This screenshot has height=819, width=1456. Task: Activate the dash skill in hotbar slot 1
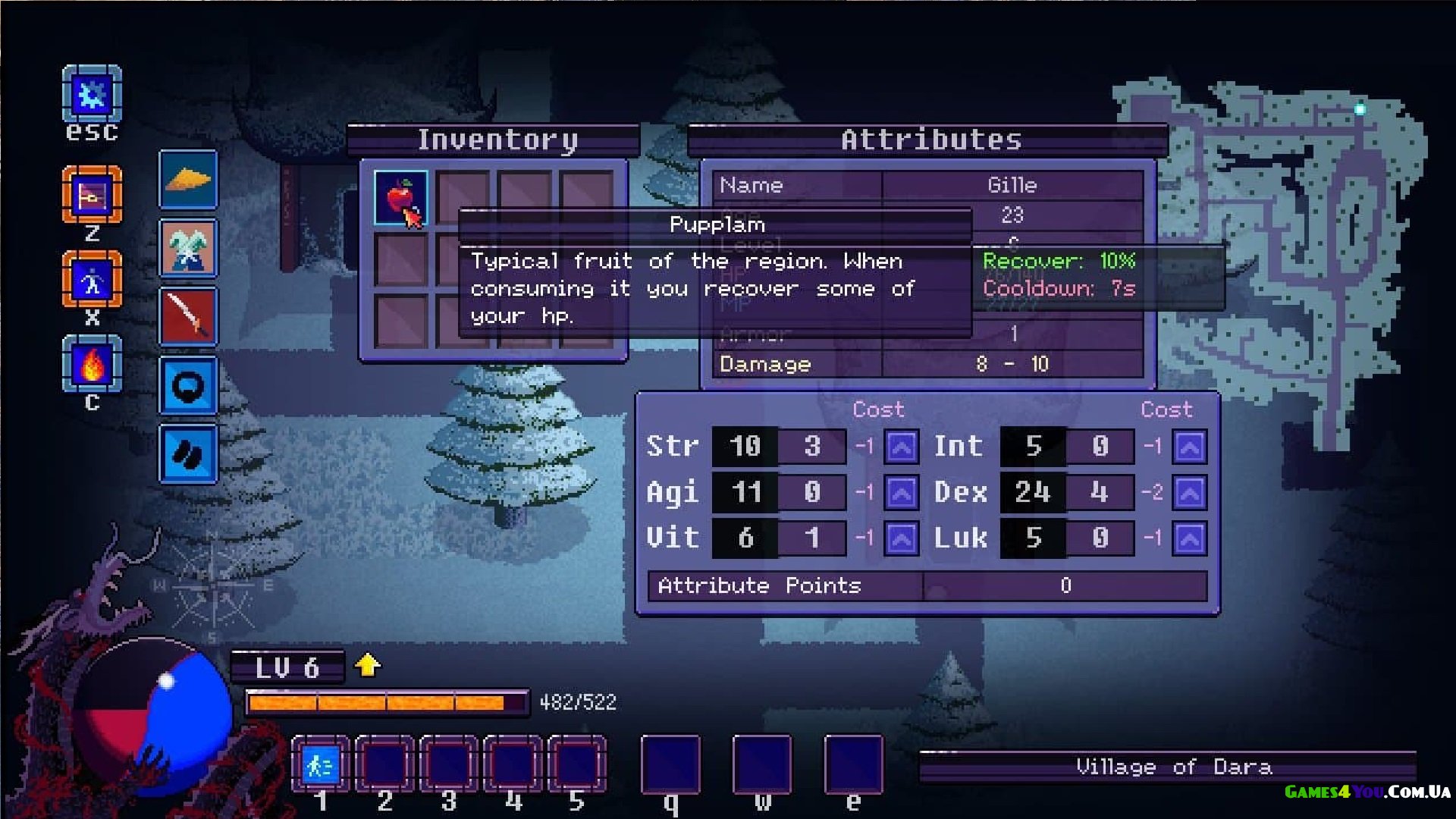coord(320,765)
